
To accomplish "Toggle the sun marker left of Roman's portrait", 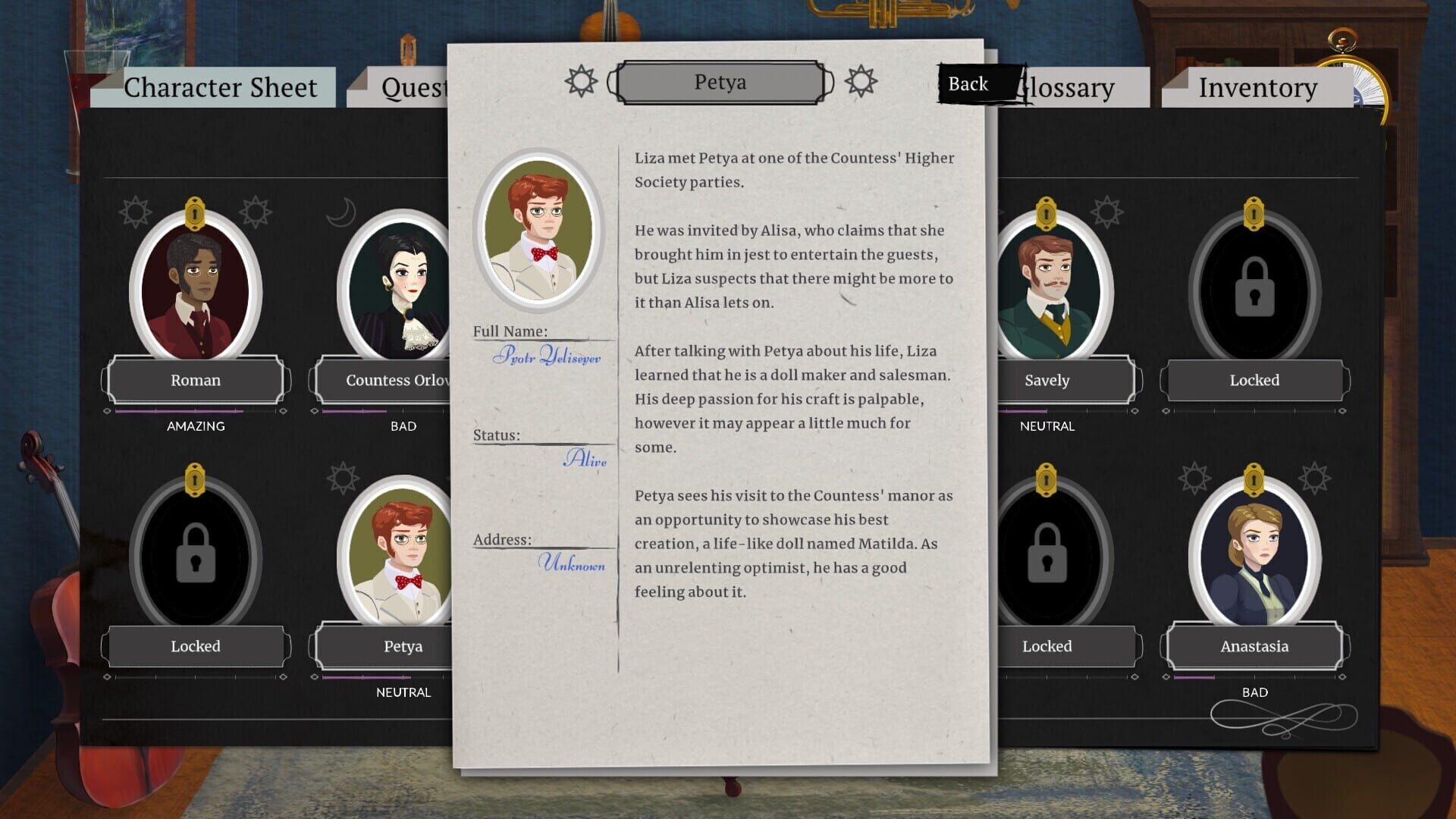I will tap(135, 212).
